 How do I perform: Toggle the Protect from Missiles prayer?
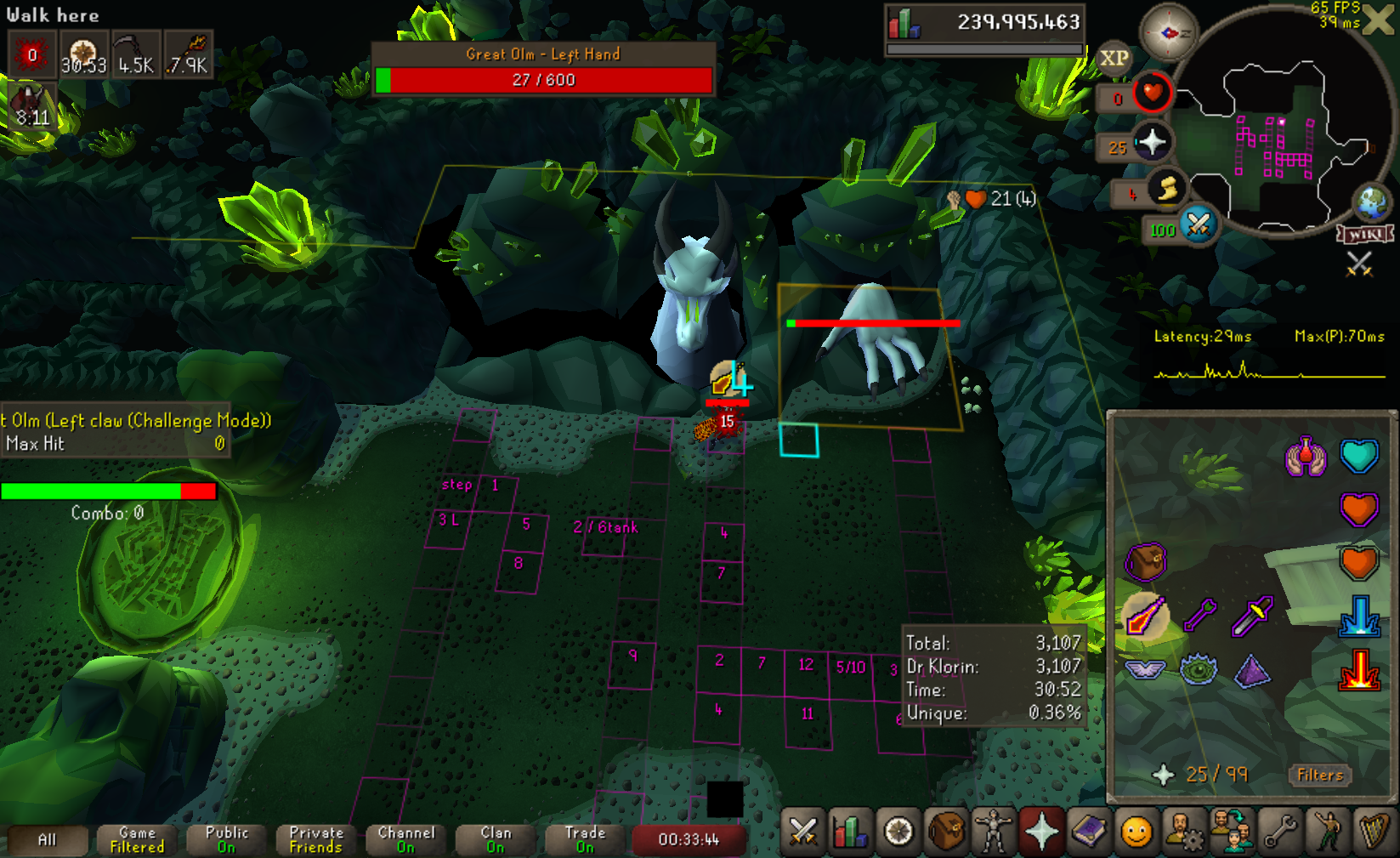1199,614
